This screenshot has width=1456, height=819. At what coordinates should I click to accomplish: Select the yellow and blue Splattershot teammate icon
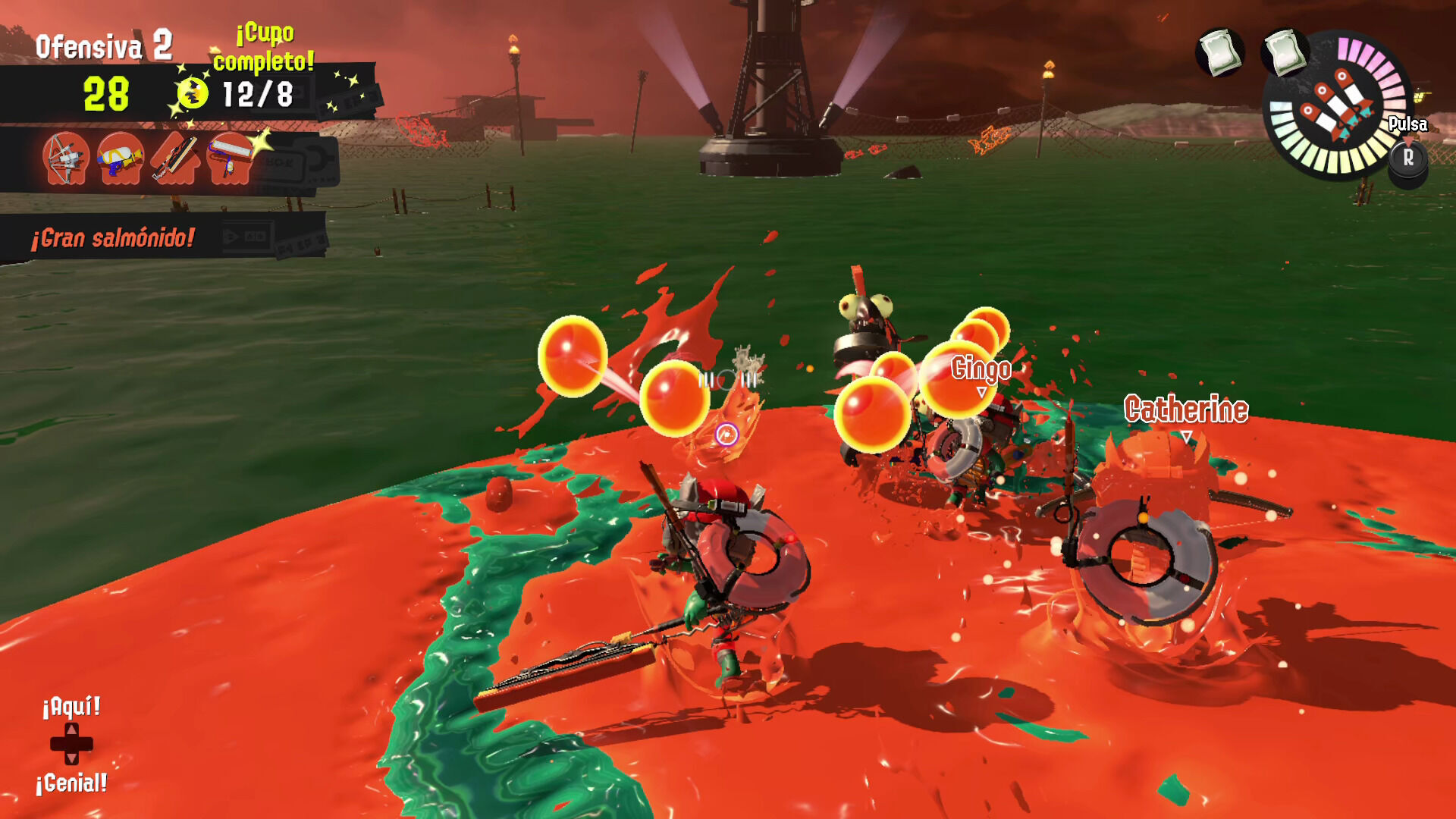pos(121,158)
